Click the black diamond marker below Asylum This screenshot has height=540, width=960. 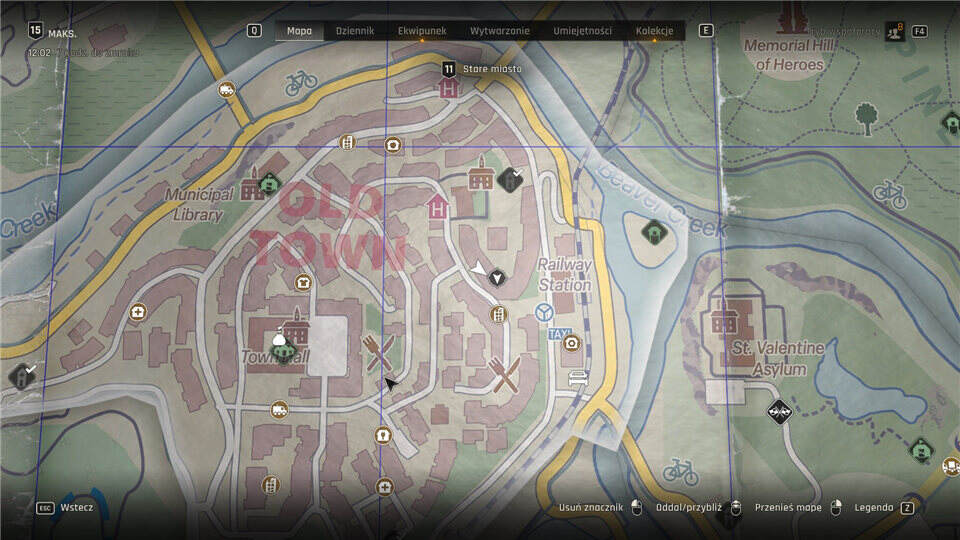pyautogui.click(x=779, y=410)
